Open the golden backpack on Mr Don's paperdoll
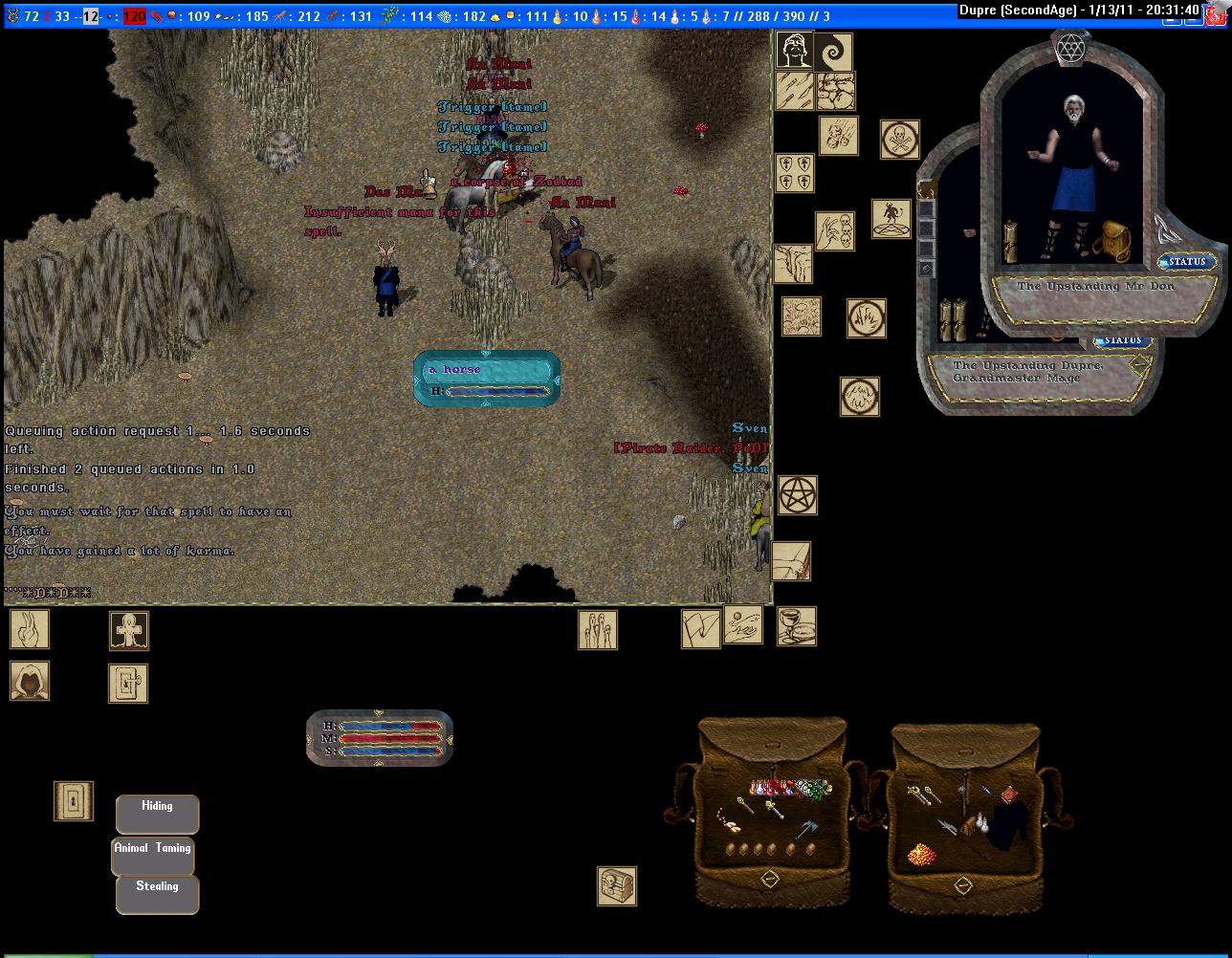Screen dimensions: 1232x958 tap(1110, 240)
